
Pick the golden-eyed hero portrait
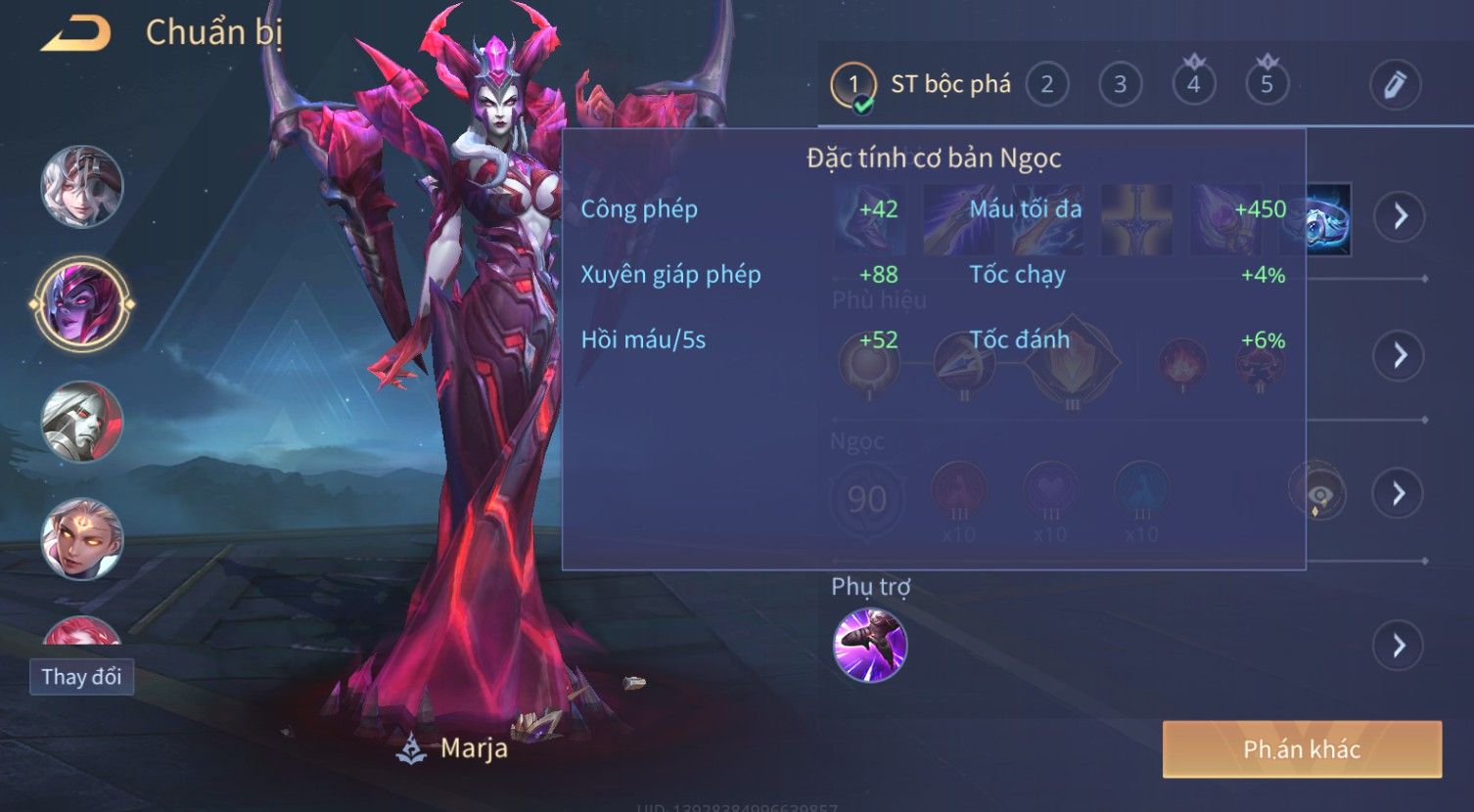(82, 539)
